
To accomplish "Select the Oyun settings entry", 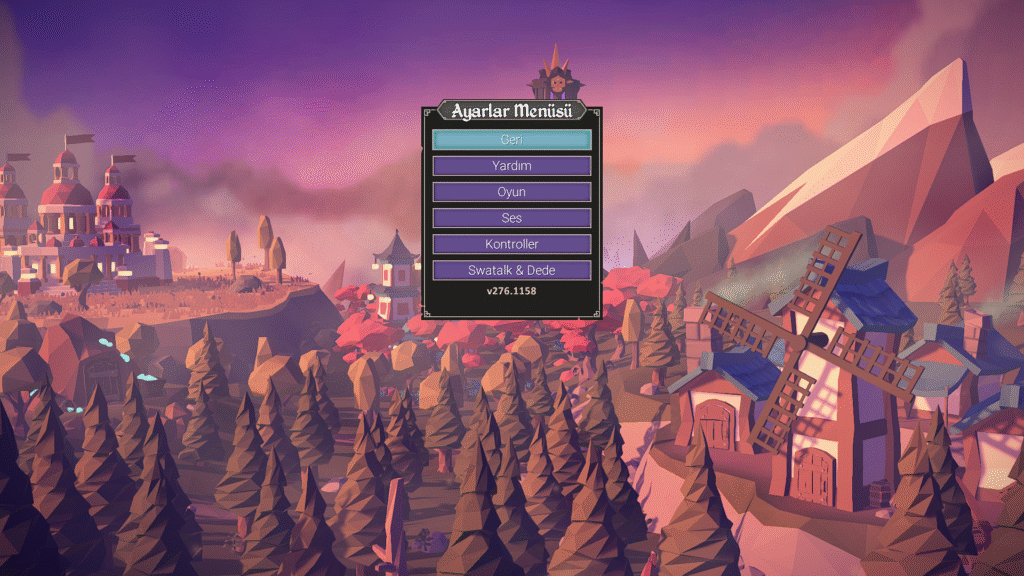I will coord(511,192).
